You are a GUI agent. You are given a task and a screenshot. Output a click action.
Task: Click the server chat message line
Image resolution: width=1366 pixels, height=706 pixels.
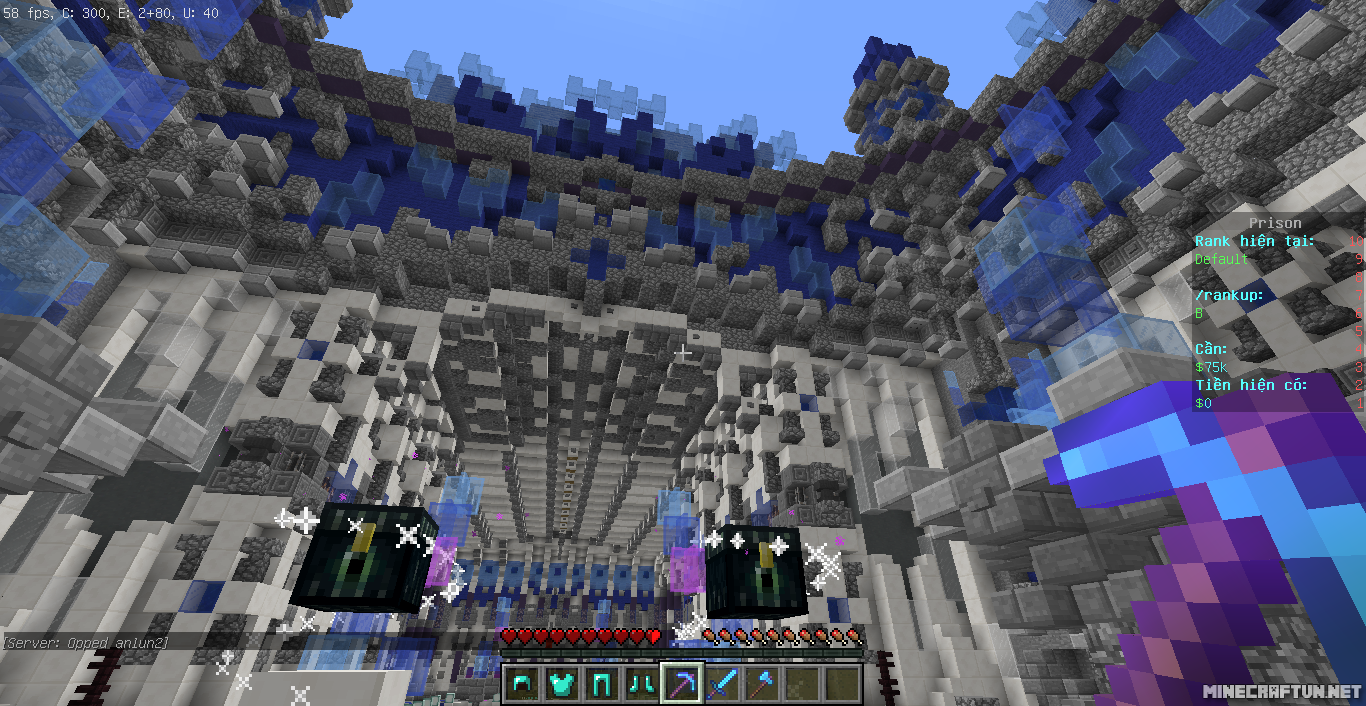(86, 641)
